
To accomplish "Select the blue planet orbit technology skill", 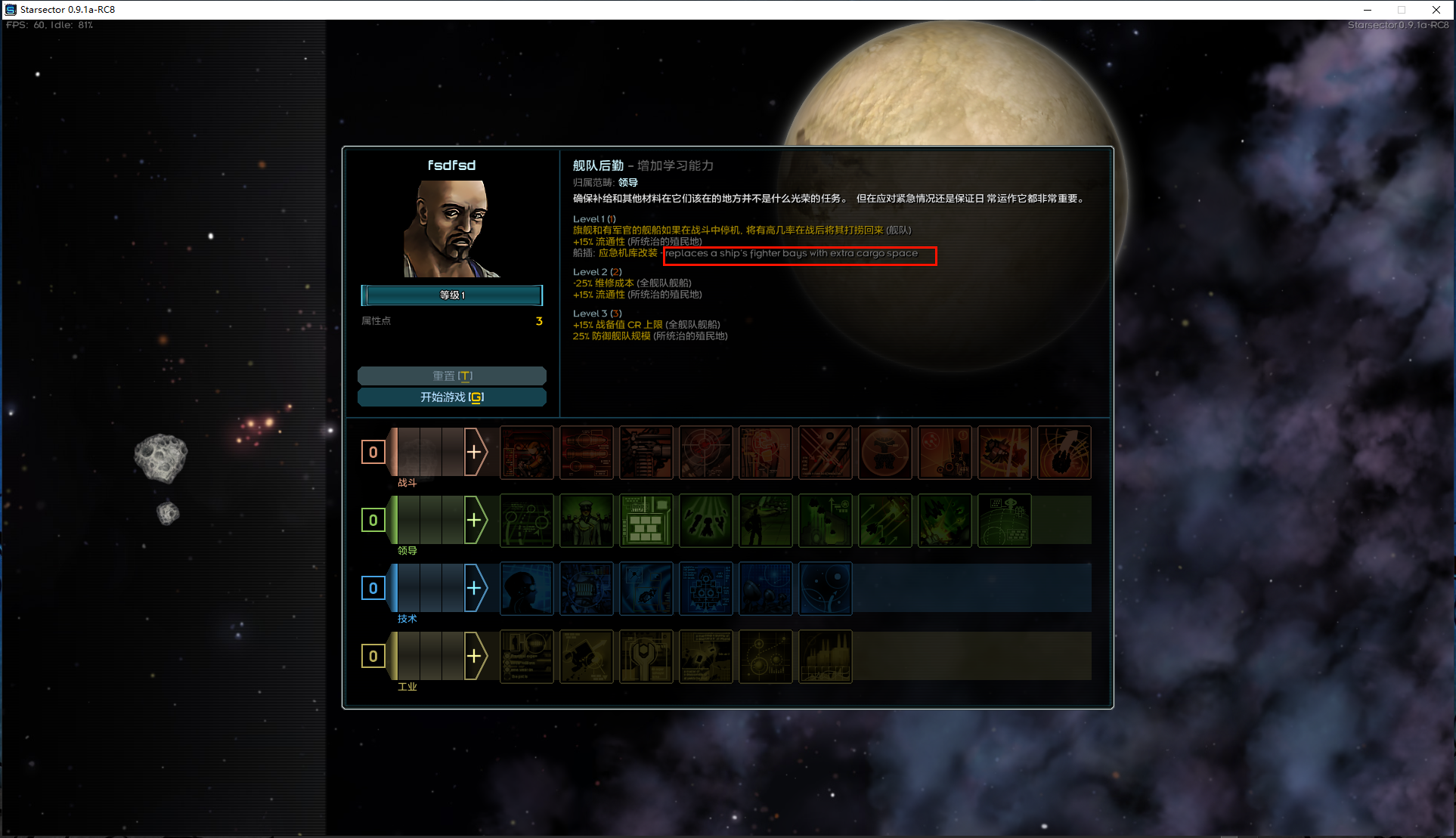I will [825, 589].
